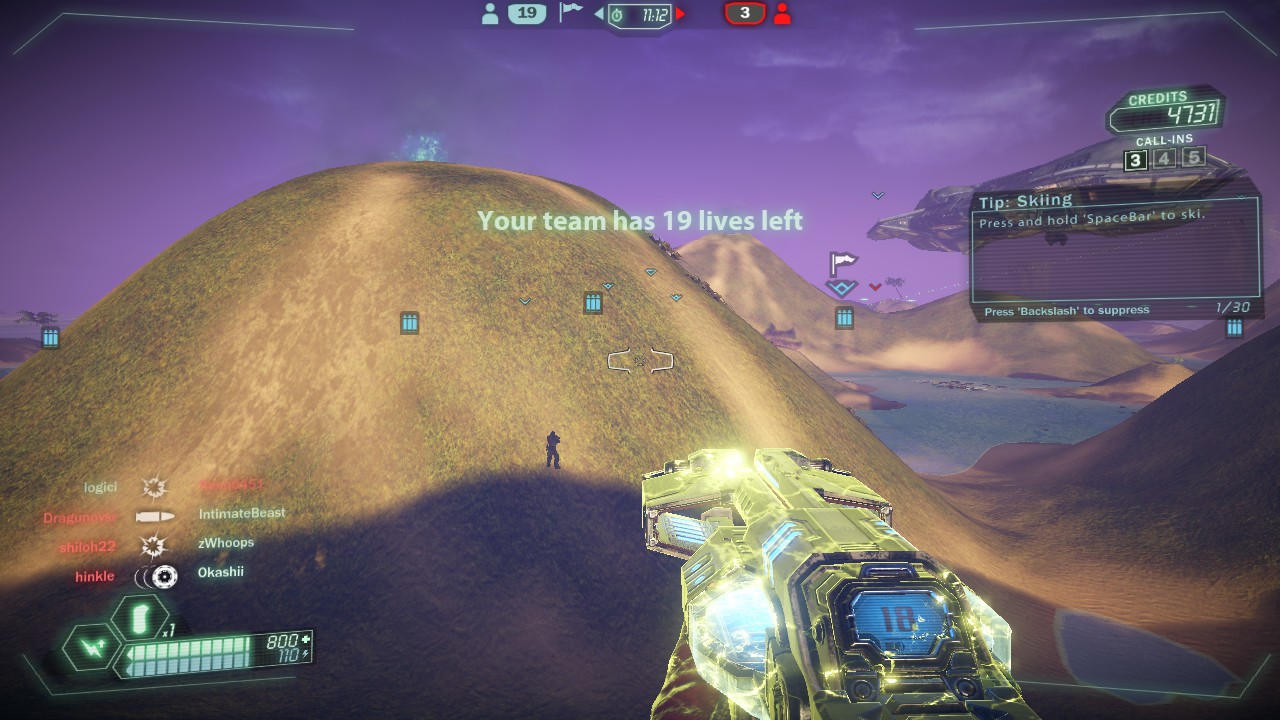The image size is (1280, 720).
Task: Choose call-in slot number 4
Action: (1164, 158)
